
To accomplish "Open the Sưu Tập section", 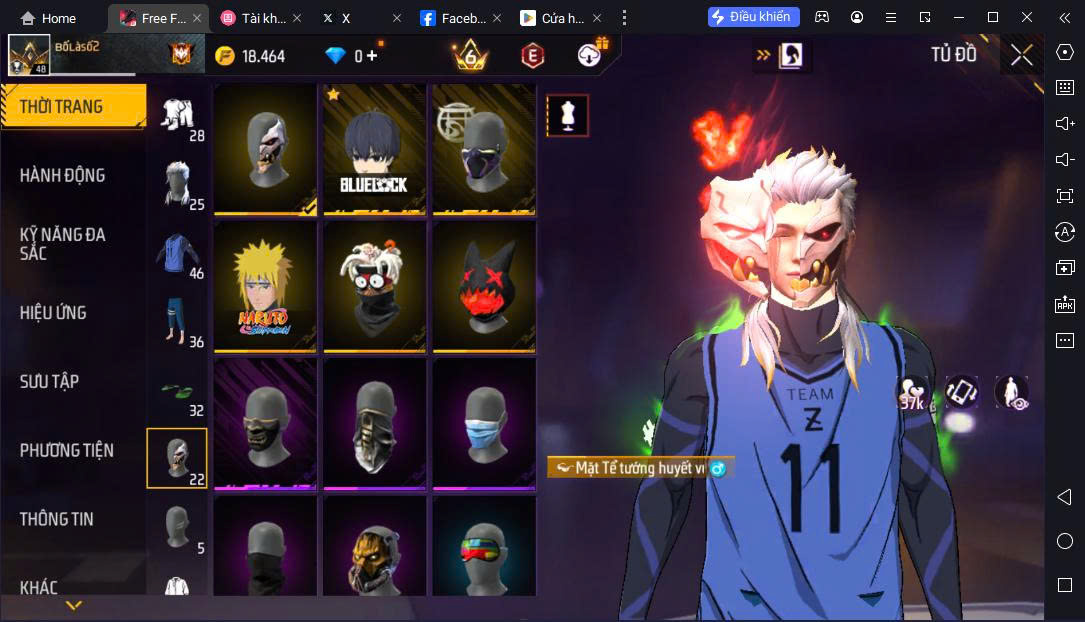I will click(50, 381).
